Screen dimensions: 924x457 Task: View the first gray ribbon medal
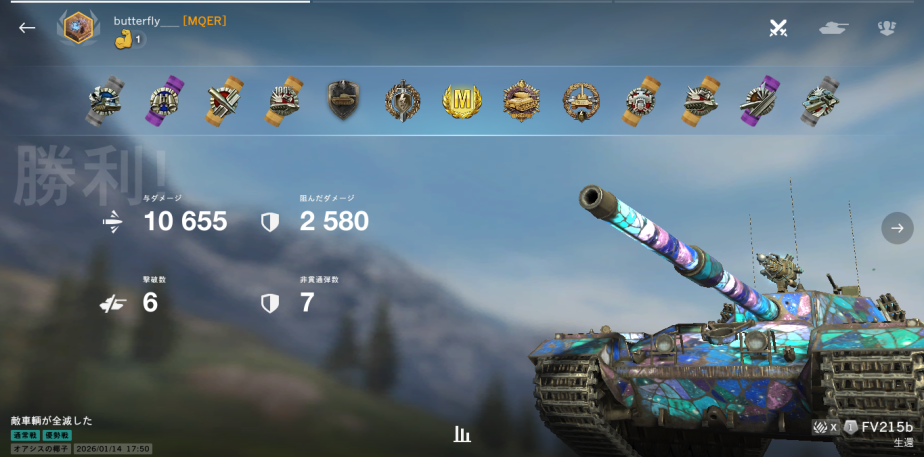pos(104,100)
